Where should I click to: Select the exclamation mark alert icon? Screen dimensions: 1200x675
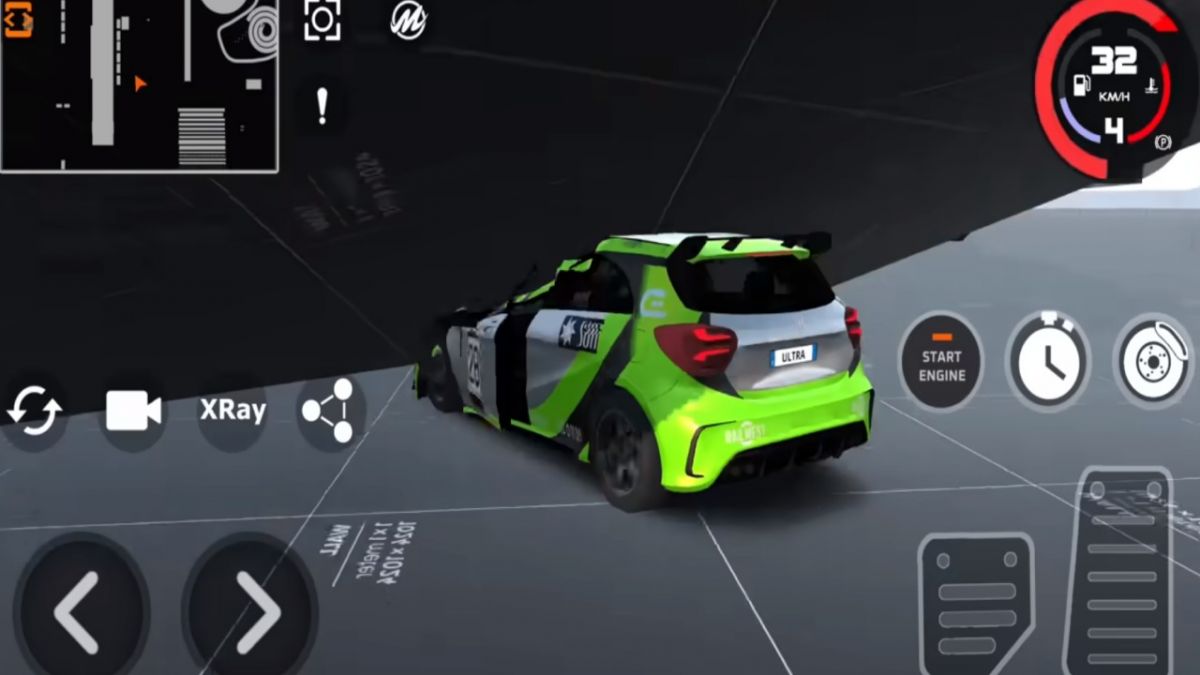click(322, 106)
